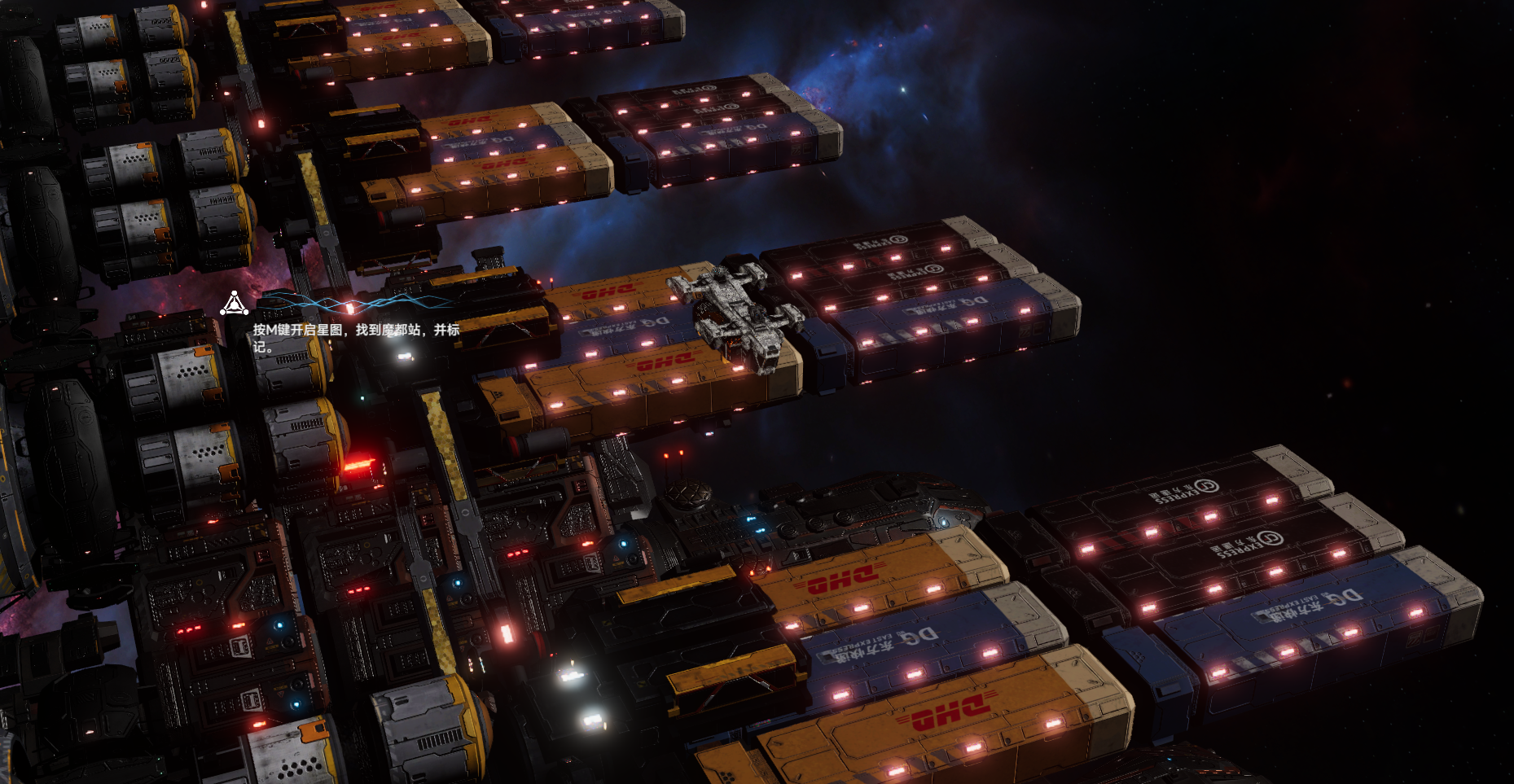The height and width of the screenshot is (784, 1514).
Task: Select the star map objective text
Action: [356, 337]
